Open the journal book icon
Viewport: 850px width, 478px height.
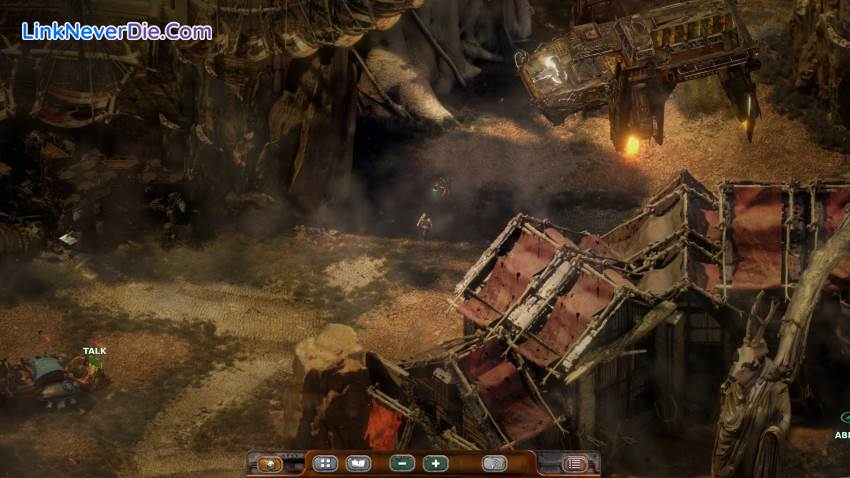357,464
